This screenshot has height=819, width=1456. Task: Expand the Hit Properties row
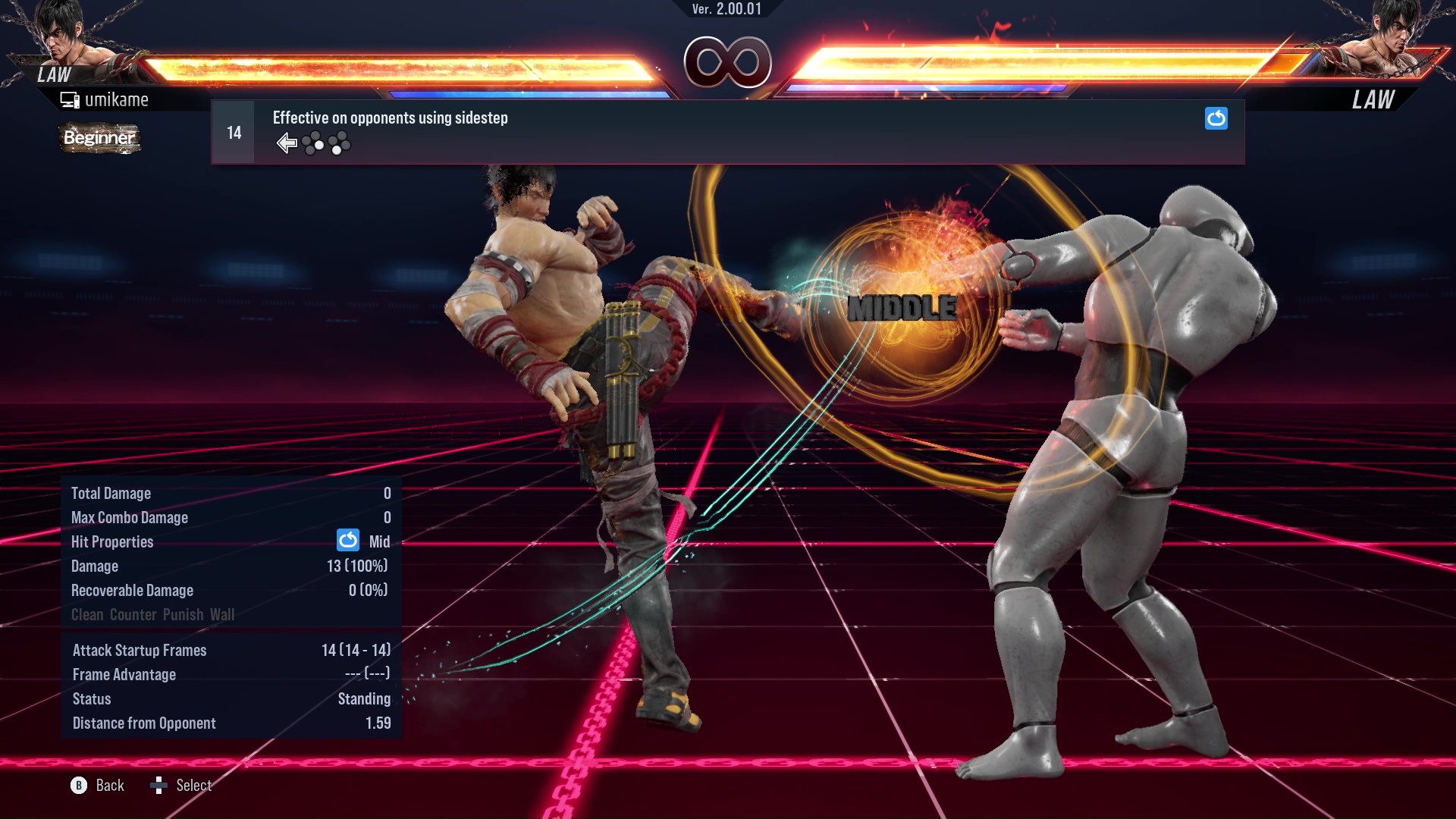click(x=112, y=541)
